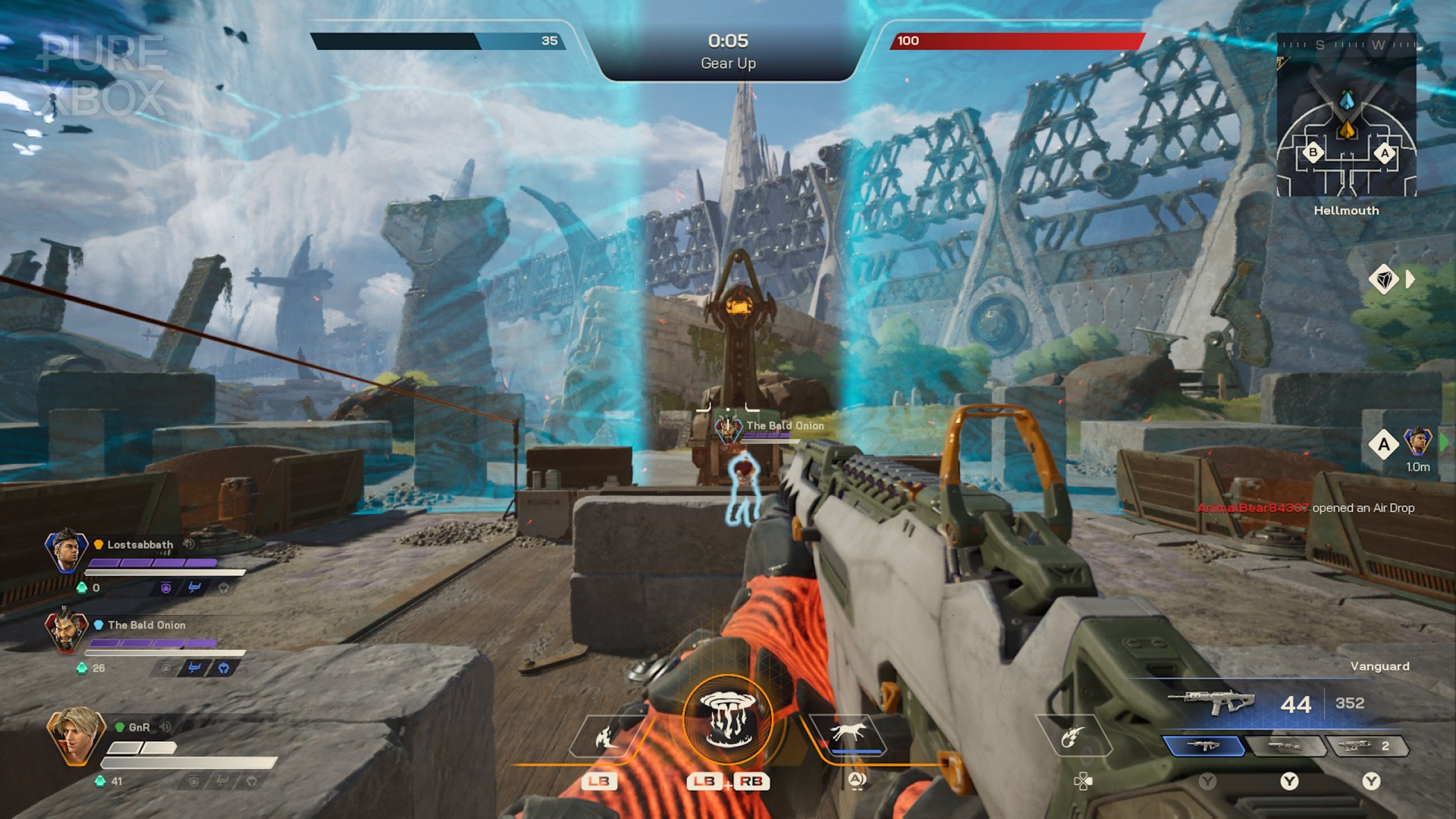Click the objective A marker showing 1.0m
Viewport: 1456px width, 819px height.
tap(1384, 444)
